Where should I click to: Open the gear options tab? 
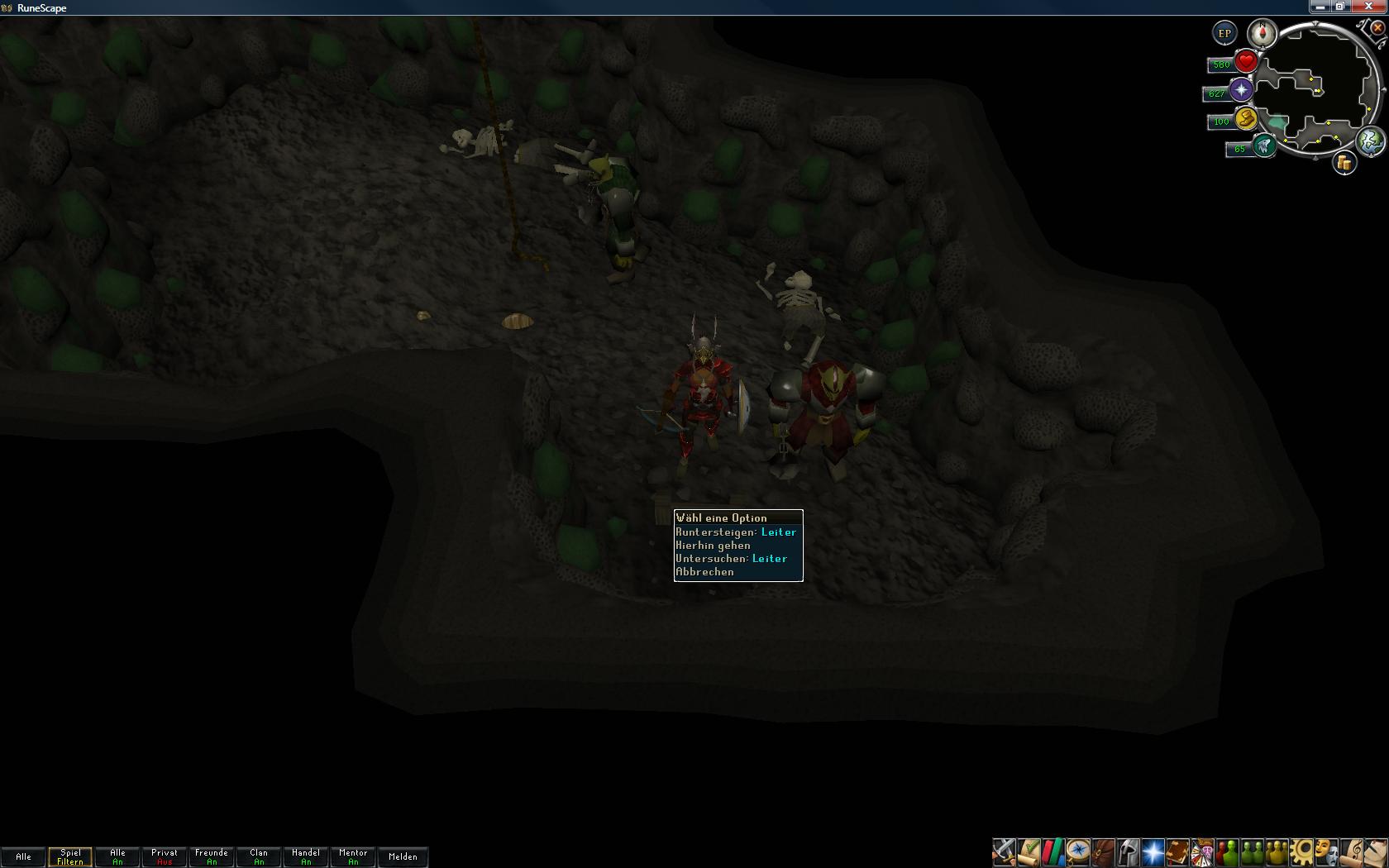click(1301, 851)
